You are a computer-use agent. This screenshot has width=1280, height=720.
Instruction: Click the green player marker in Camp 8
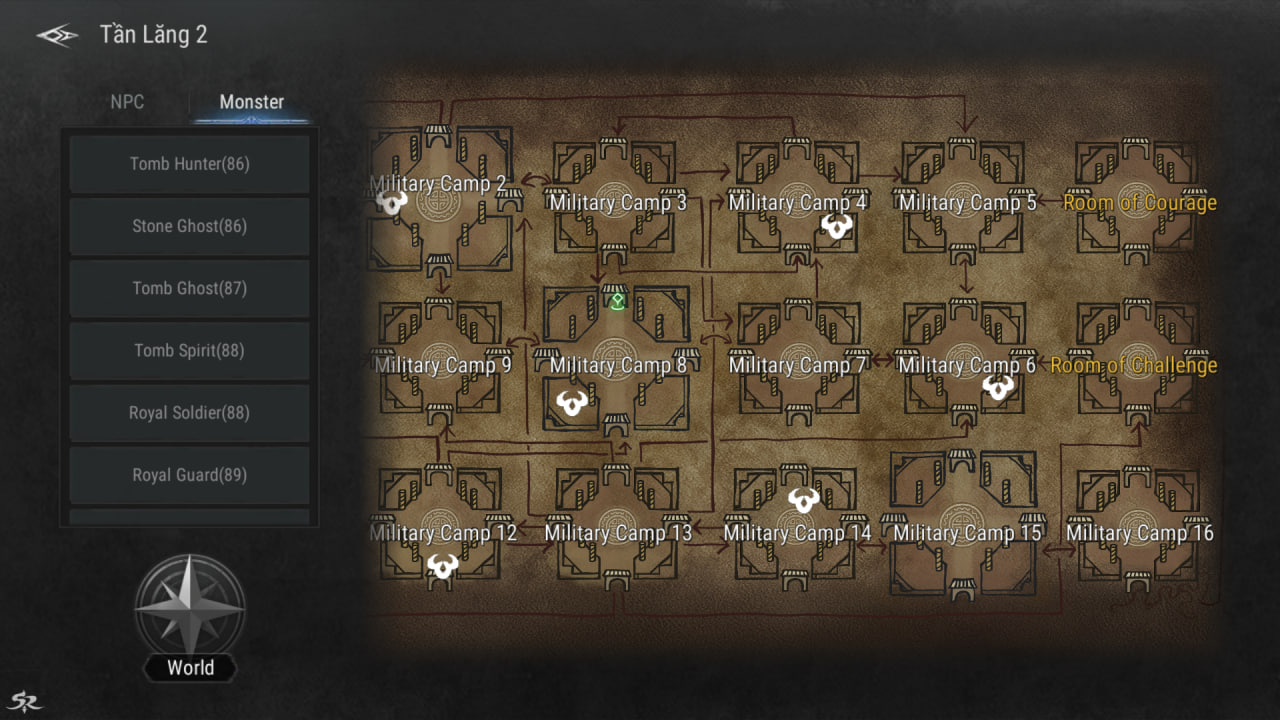click(618, 300)
